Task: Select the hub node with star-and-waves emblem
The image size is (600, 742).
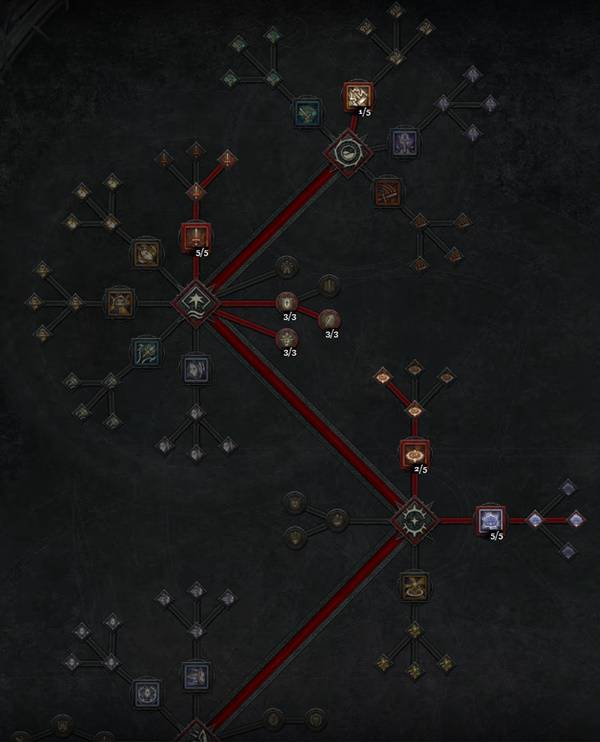Action: point(194,301)
